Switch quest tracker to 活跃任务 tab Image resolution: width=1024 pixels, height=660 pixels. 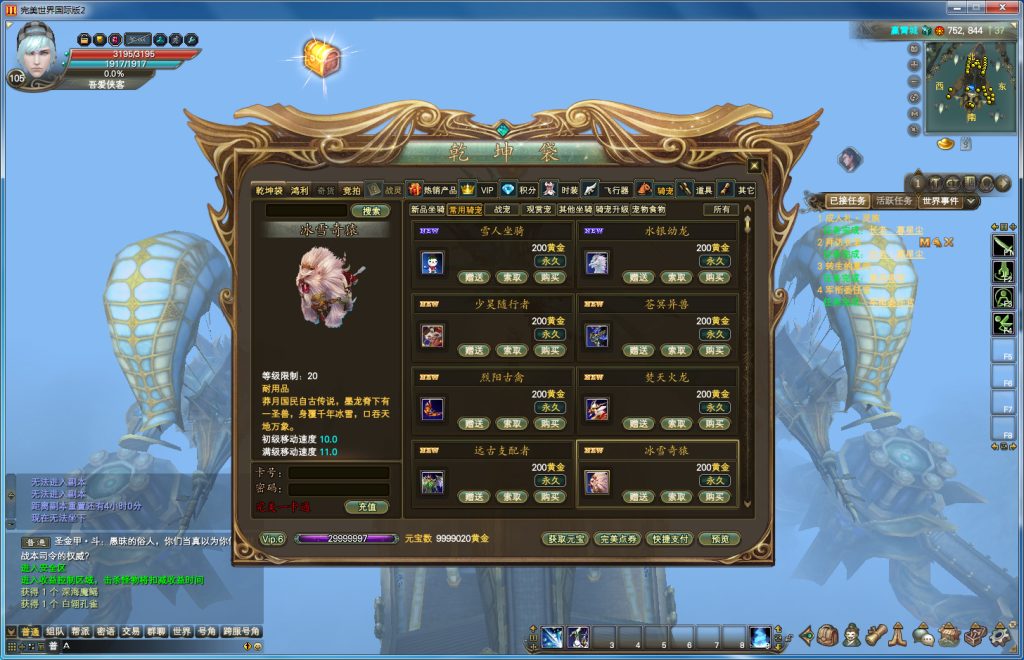pyautogui.click(x=895, y=201)
